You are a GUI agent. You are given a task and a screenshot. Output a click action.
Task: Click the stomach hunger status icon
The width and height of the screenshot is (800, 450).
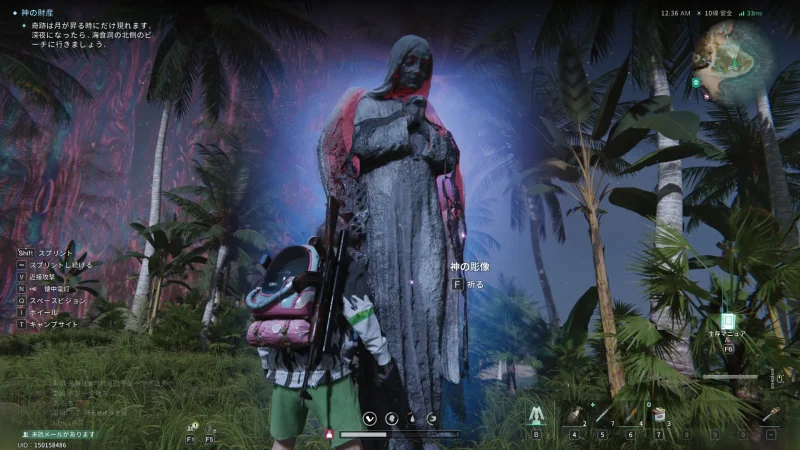391,419
